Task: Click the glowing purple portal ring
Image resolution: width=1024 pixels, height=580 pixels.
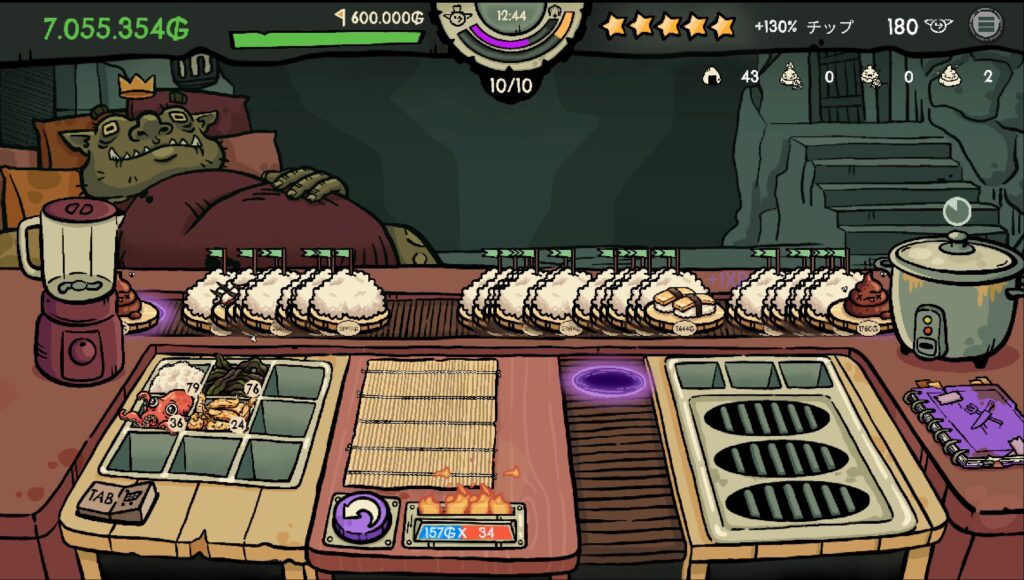Action: [605, 380]
